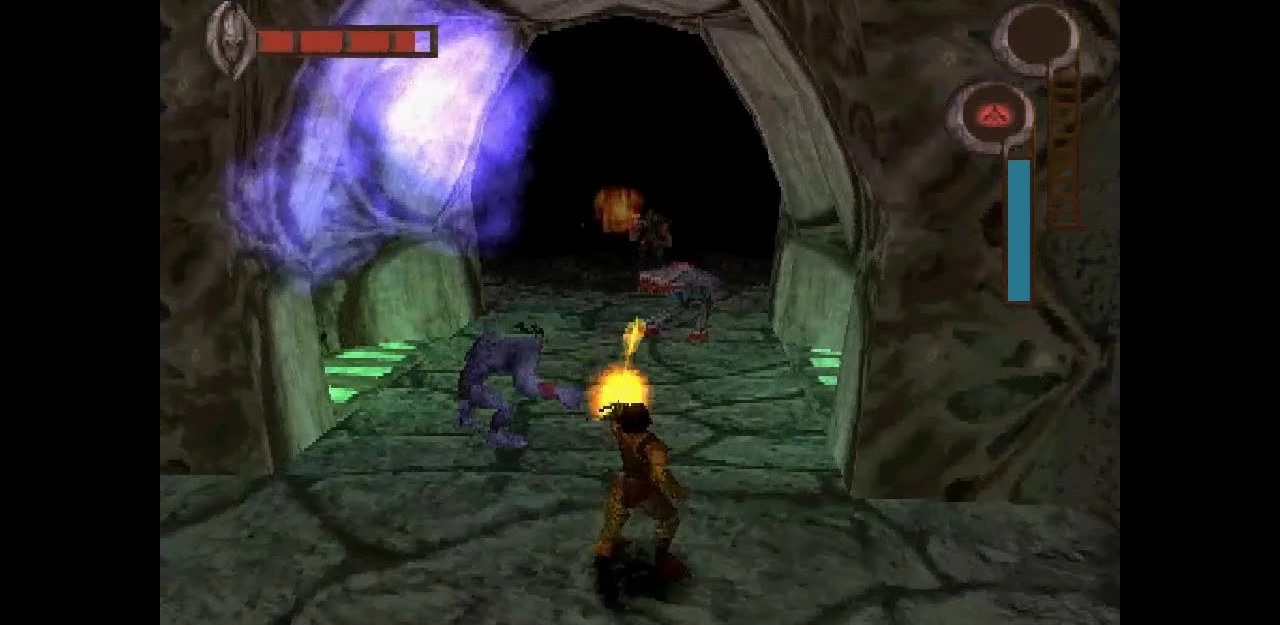Click the mask portrait icon beside the health bar

(x=231, y=39)
